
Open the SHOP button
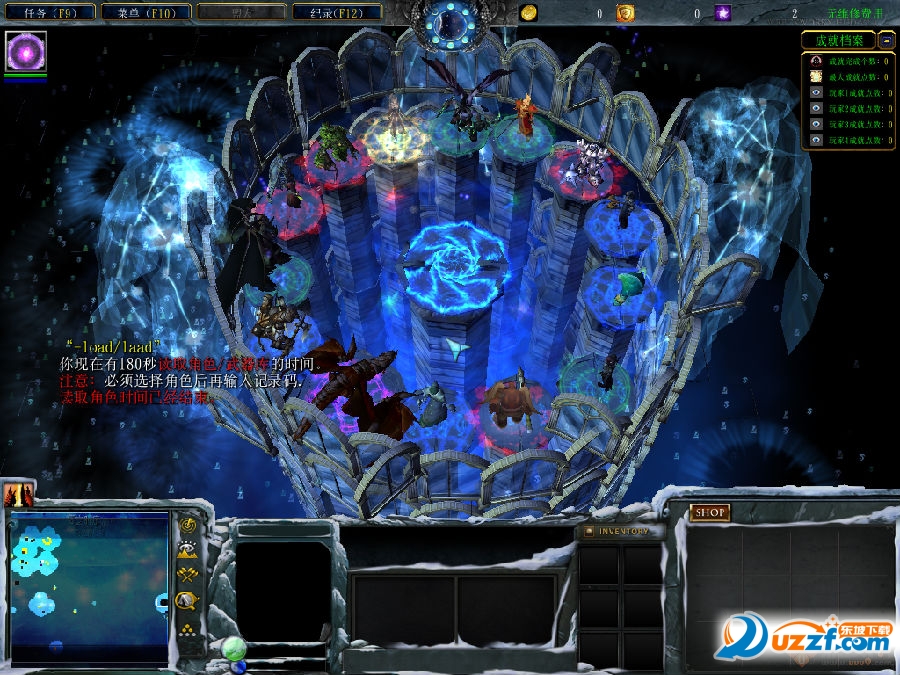[710, 512]
